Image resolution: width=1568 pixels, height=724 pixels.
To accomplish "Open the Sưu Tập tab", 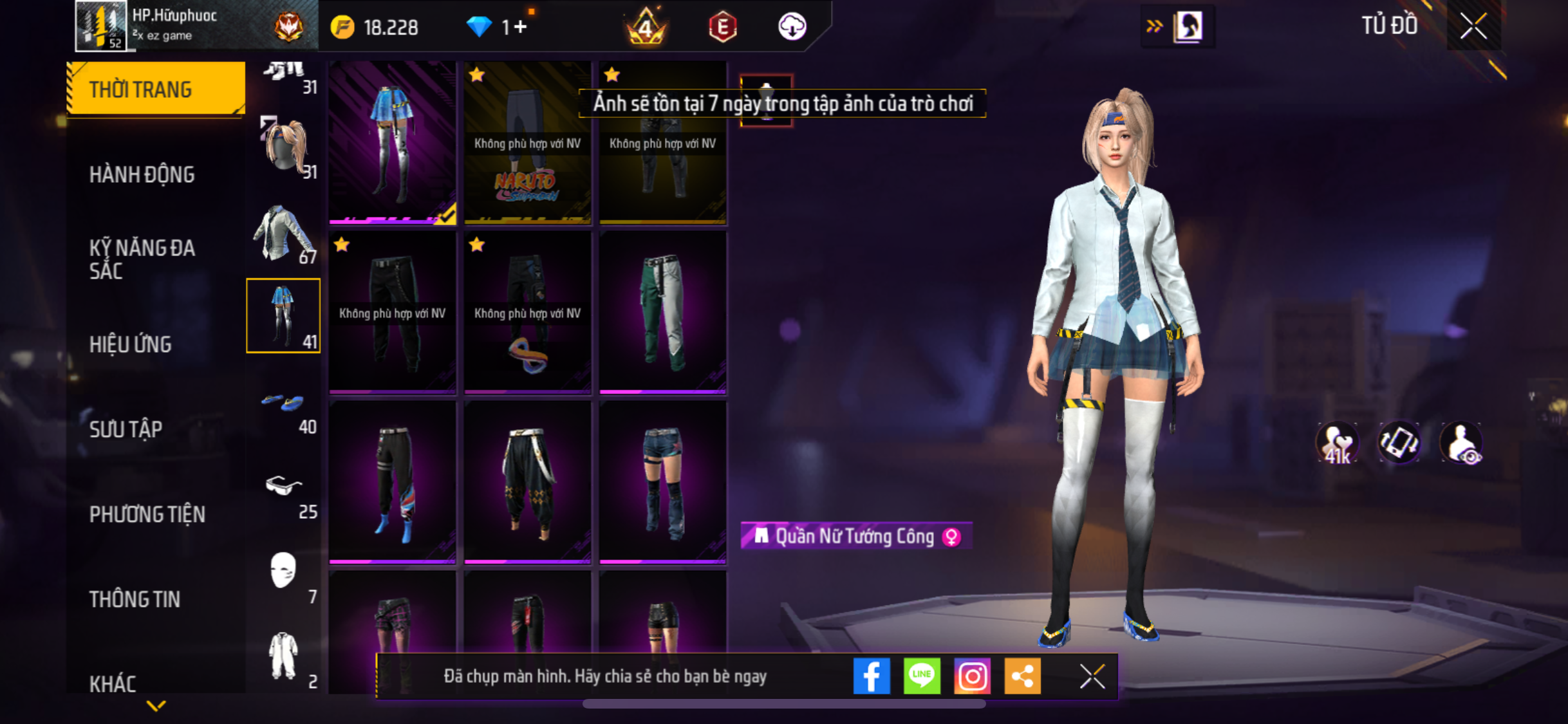I will click(126, 429).
